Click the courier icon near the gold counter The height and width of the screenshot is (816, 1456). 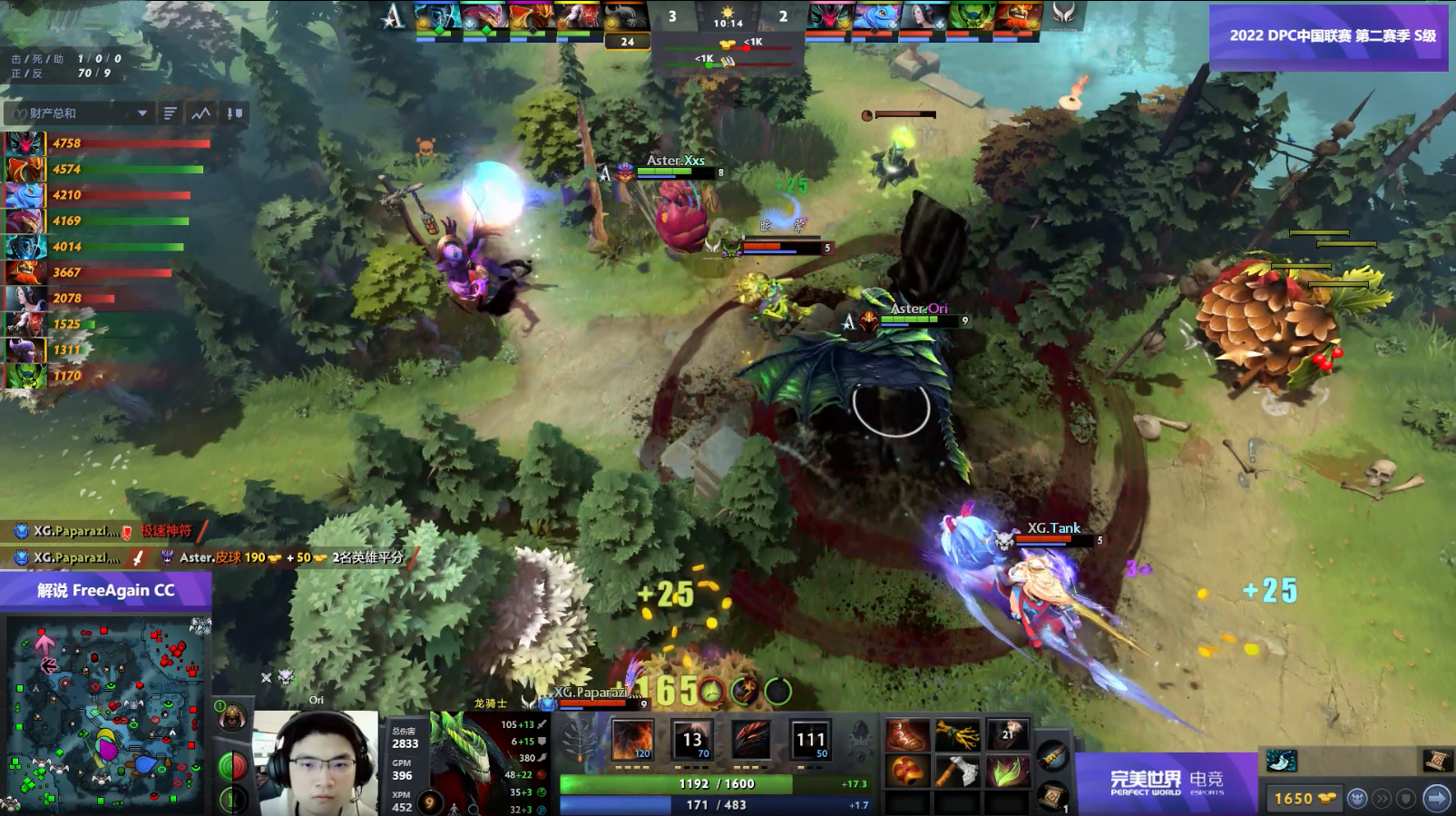(1359, 799)
